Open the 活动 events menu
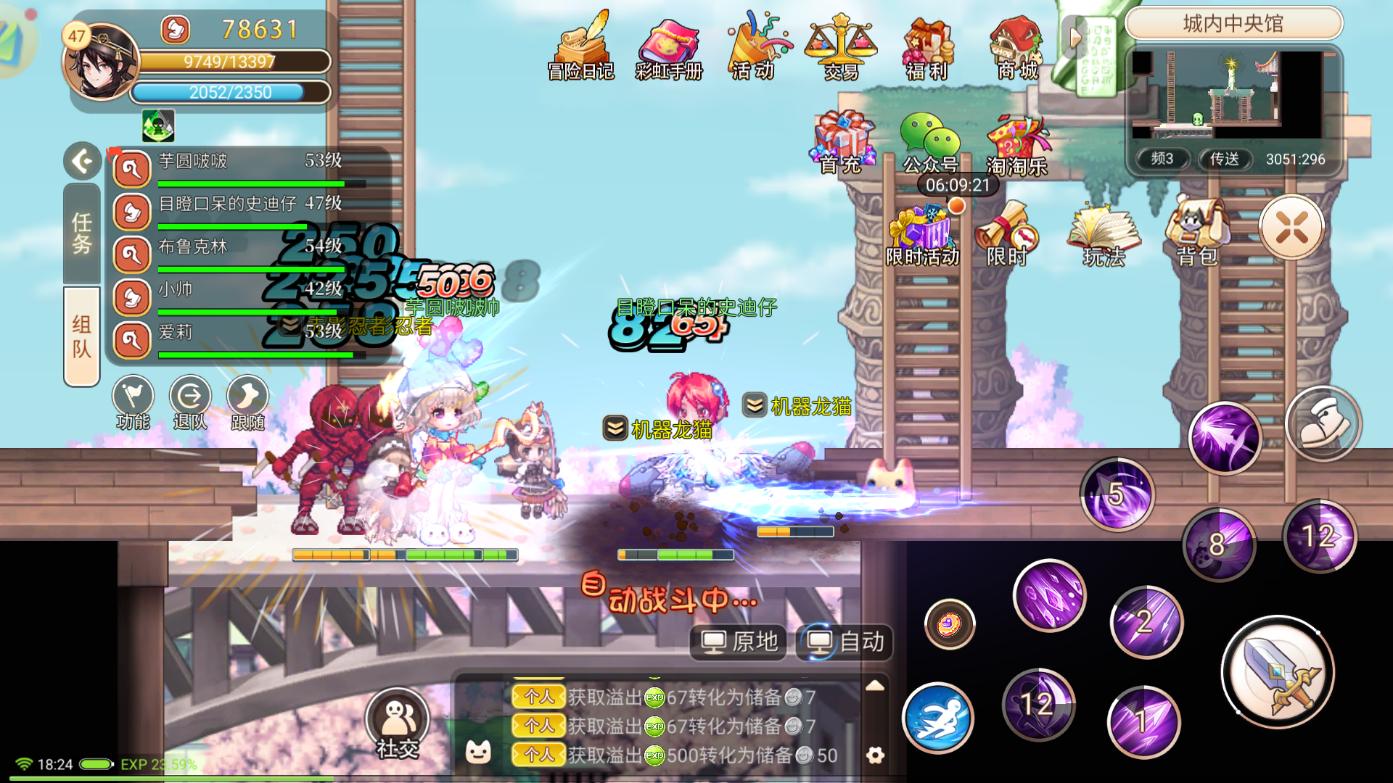Screen dimensions: 1393x783 (753, 45)
